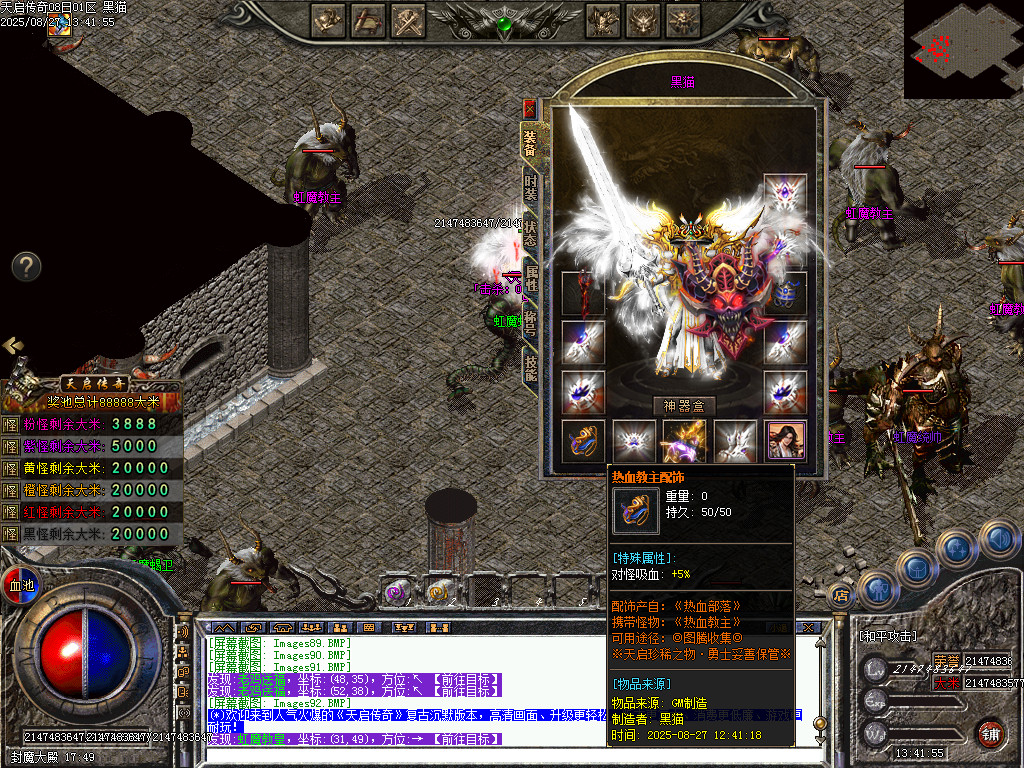The height and width of the screenshot is (768, 1024).
Task: Use the purple swirl scroll in hotbar
Action: (x=396, y=592)
